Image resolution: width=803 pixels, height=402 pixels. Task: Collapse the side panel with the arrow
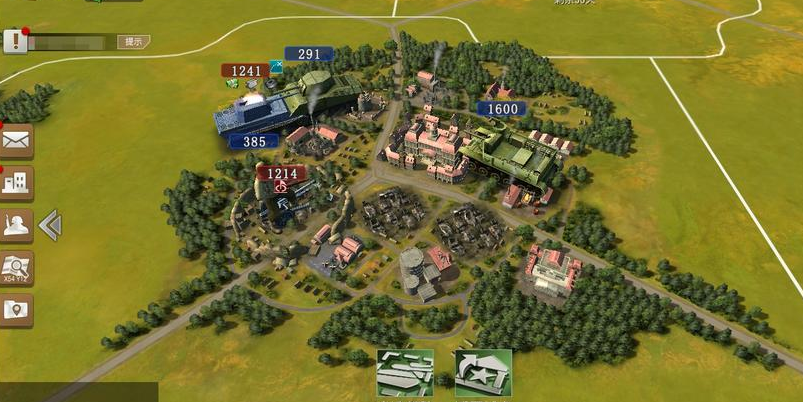(x=50, y=226)
